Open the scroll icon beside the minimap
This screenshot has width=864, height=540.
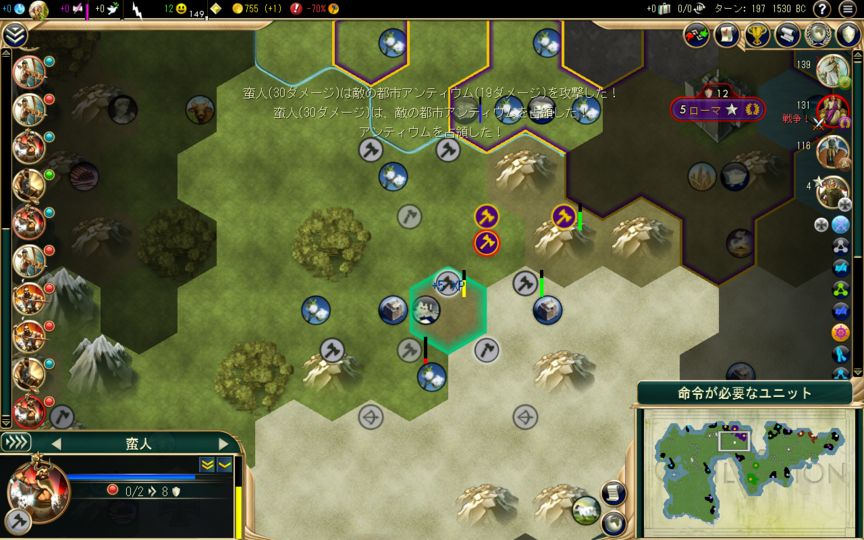[x=614, y=492]
